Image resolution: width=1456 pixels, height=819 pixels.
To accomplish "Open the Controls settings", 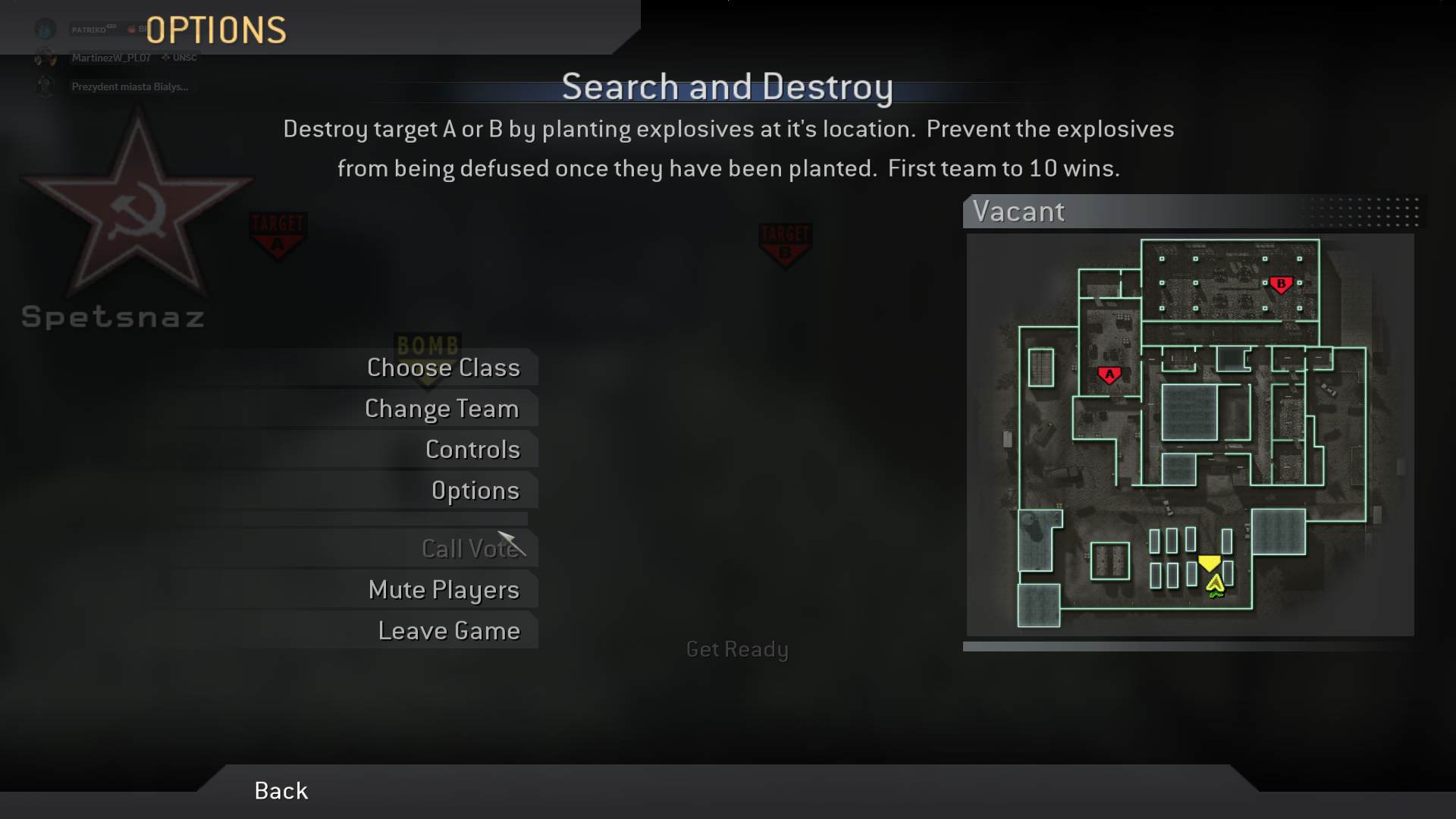I will (472, 449).
